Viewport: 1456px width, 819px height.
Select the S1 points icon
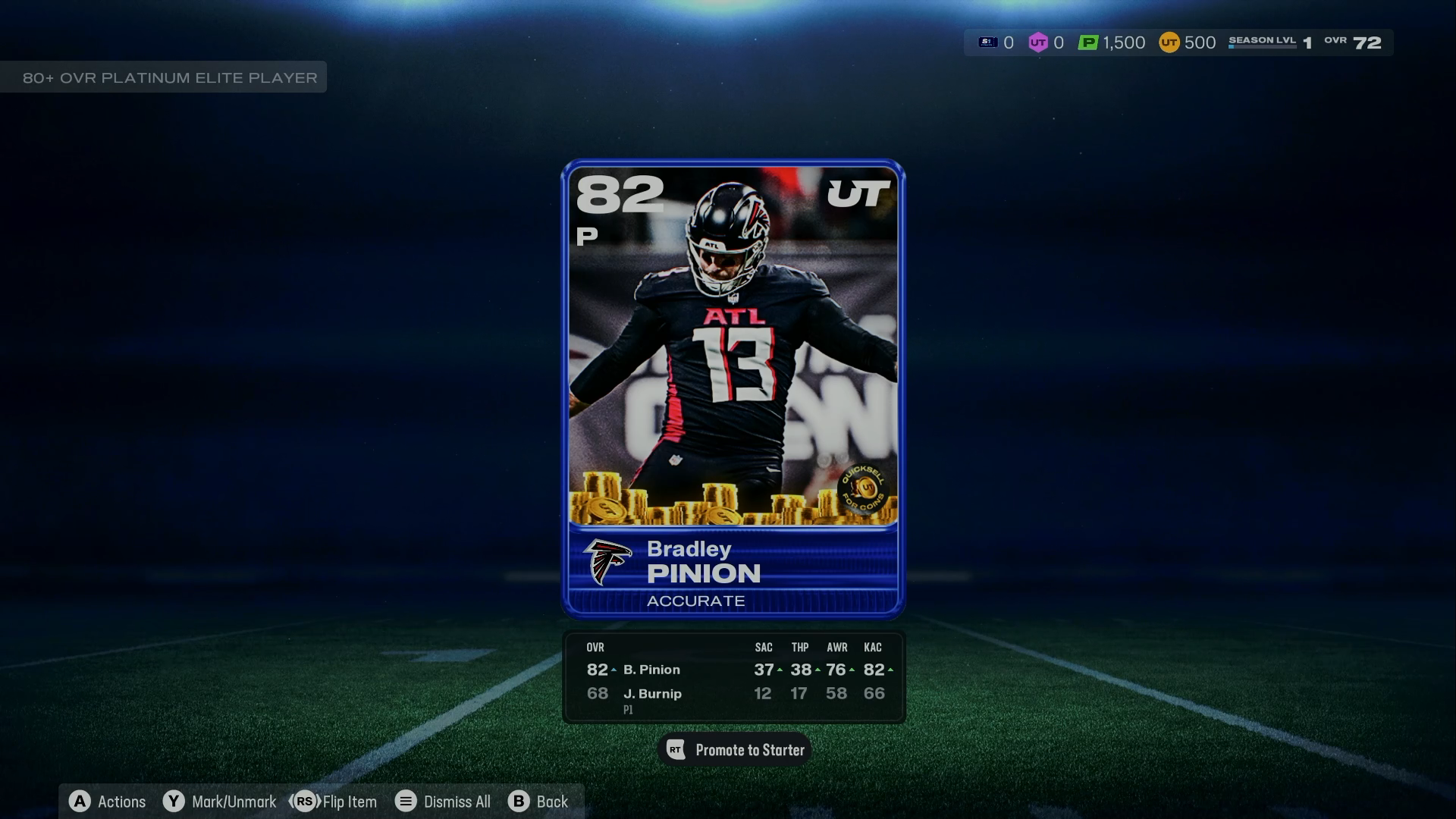[x=987, y=42]
